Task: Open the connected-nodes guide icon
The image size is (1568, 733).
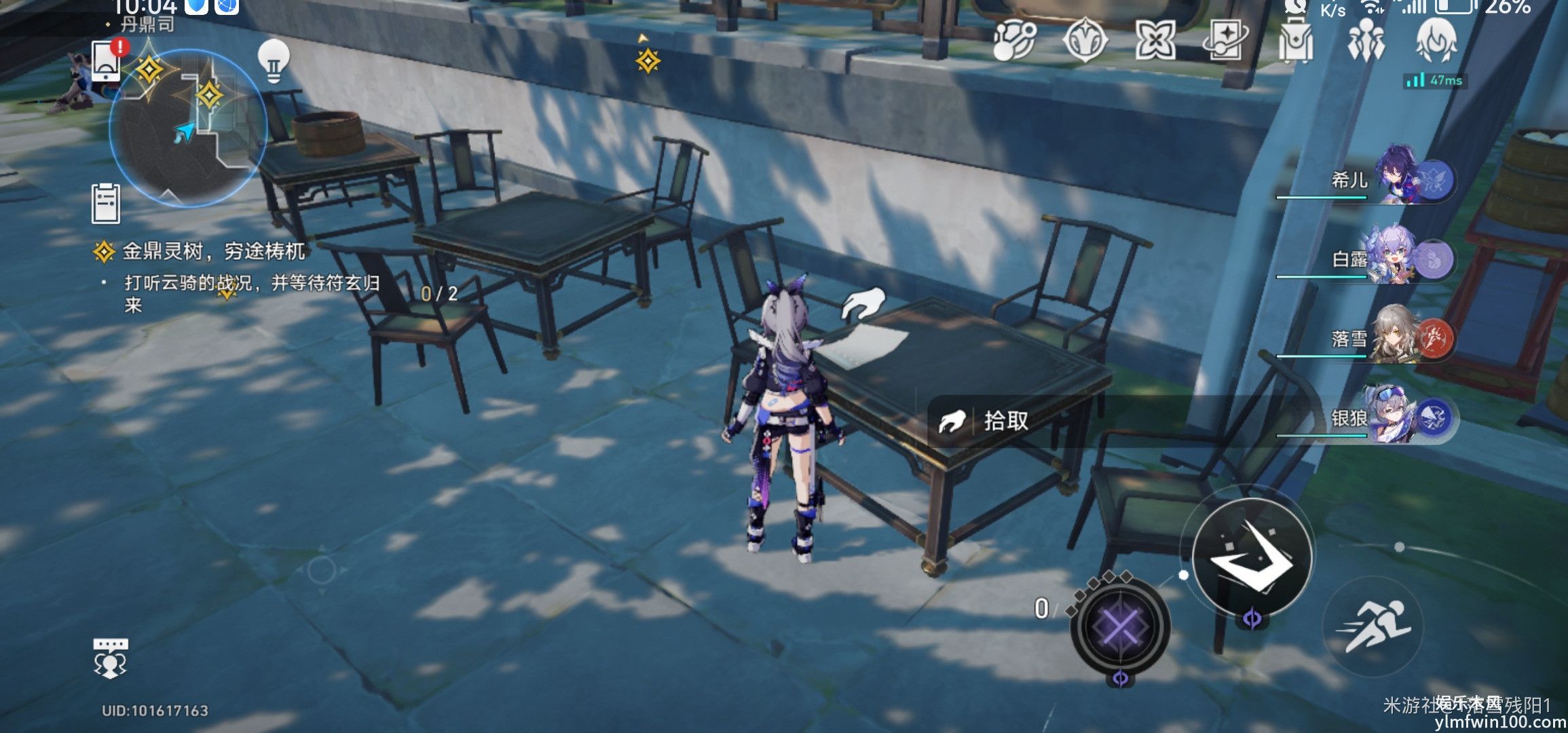Action: [x=1014, y=41]
